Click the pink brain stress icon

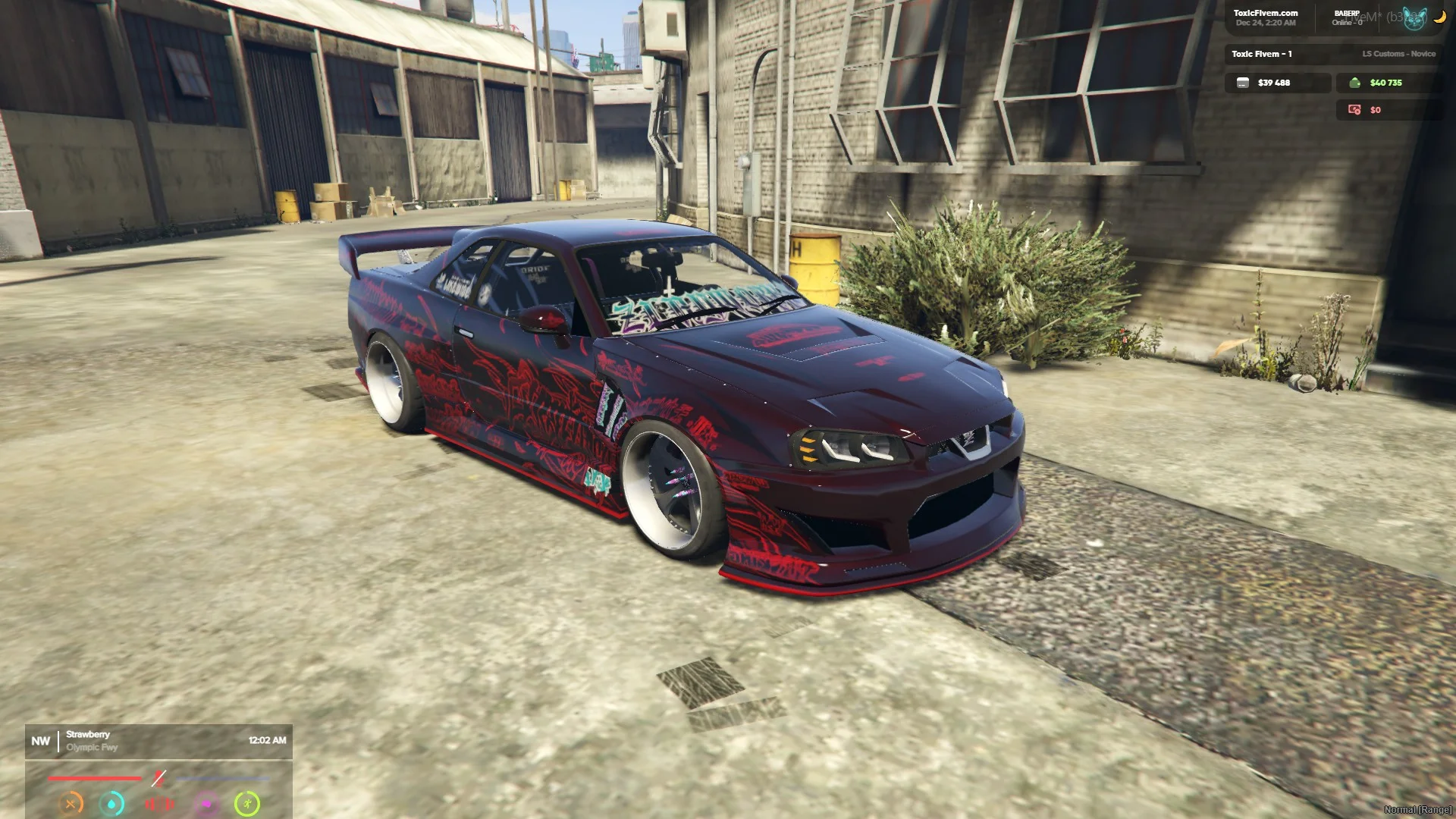click(x=206, y=804)
